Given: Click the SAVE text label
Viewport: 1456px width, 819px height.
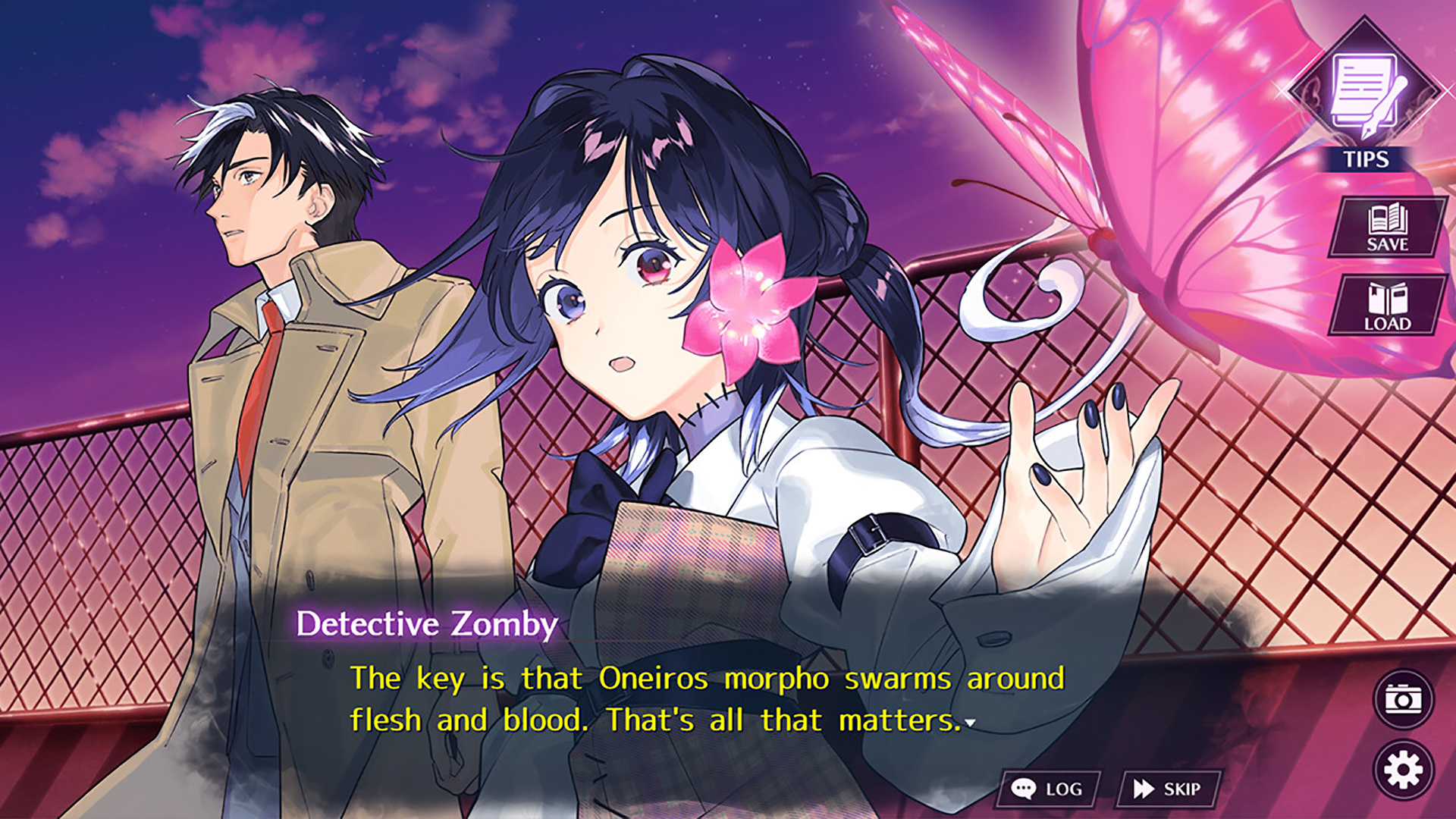Looking at the screenshot, I should [1389, 245].
